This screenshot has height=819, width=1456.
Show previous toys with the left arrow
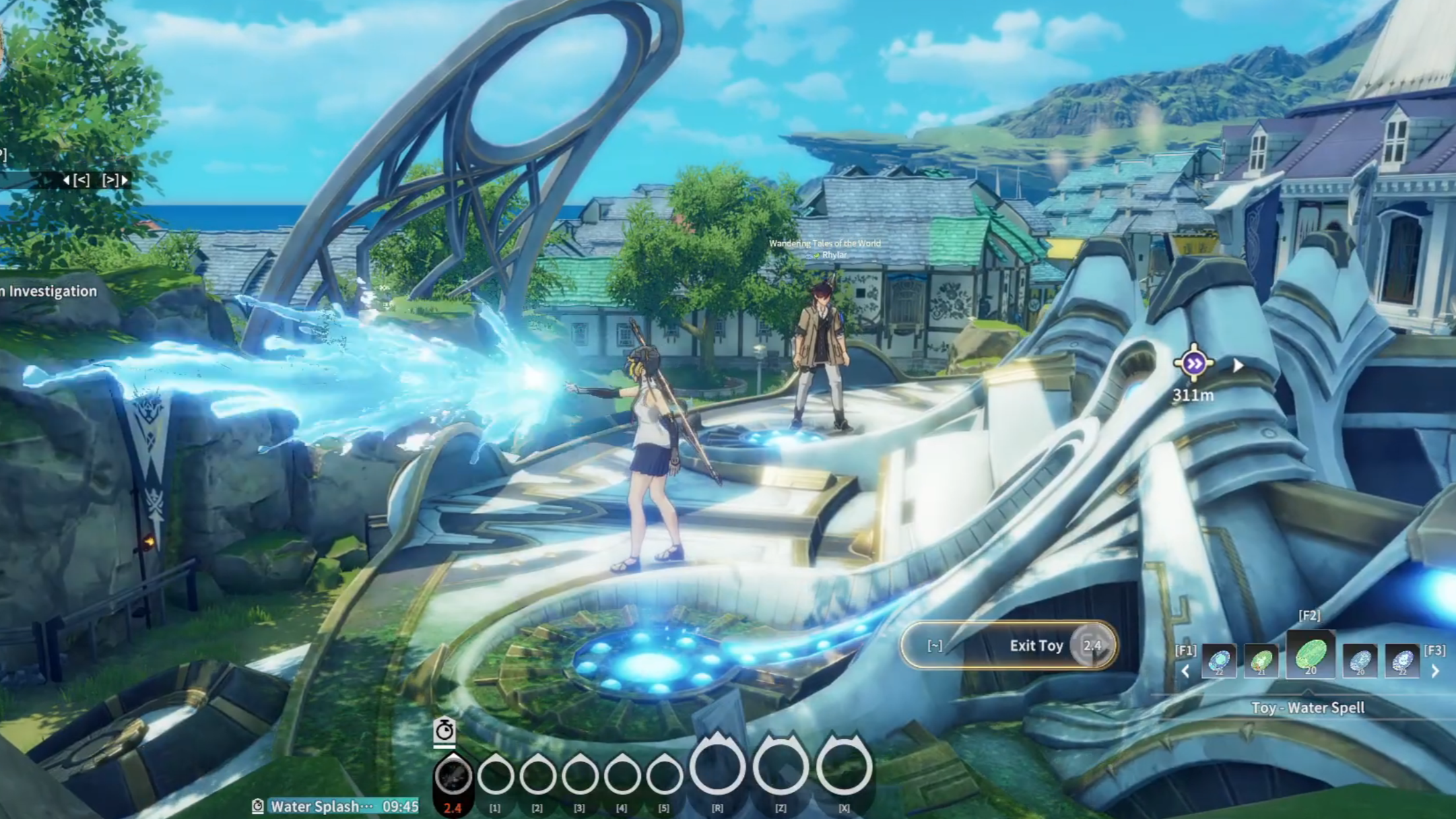(1186, 671)
